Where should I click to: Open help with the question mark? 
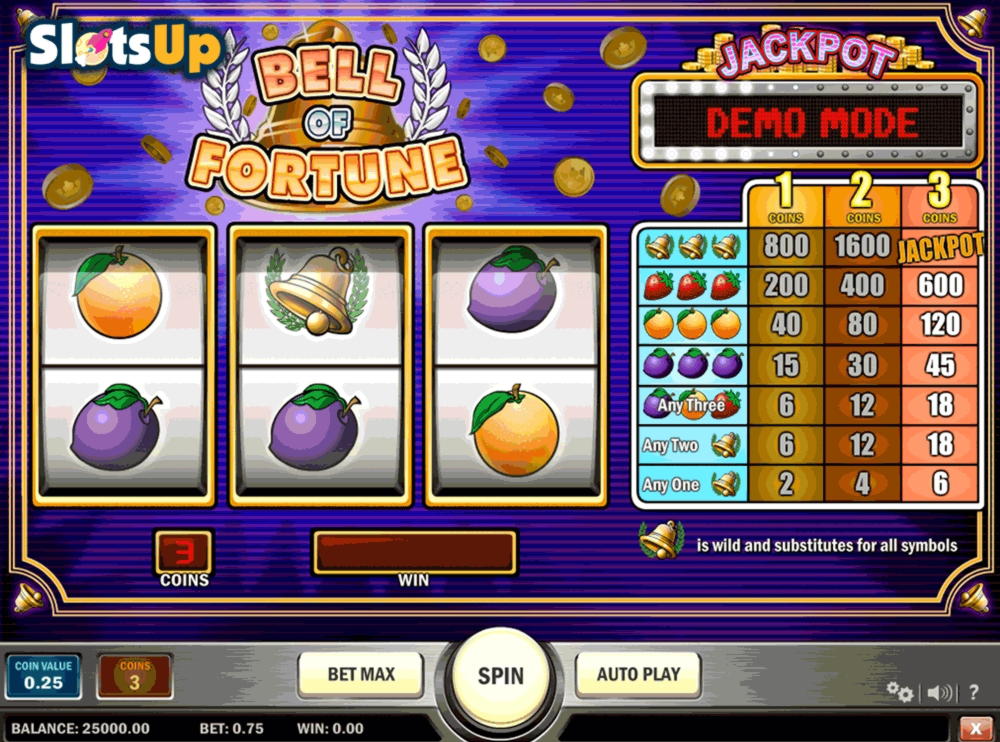pyautogui.click(x=974, y=692)
